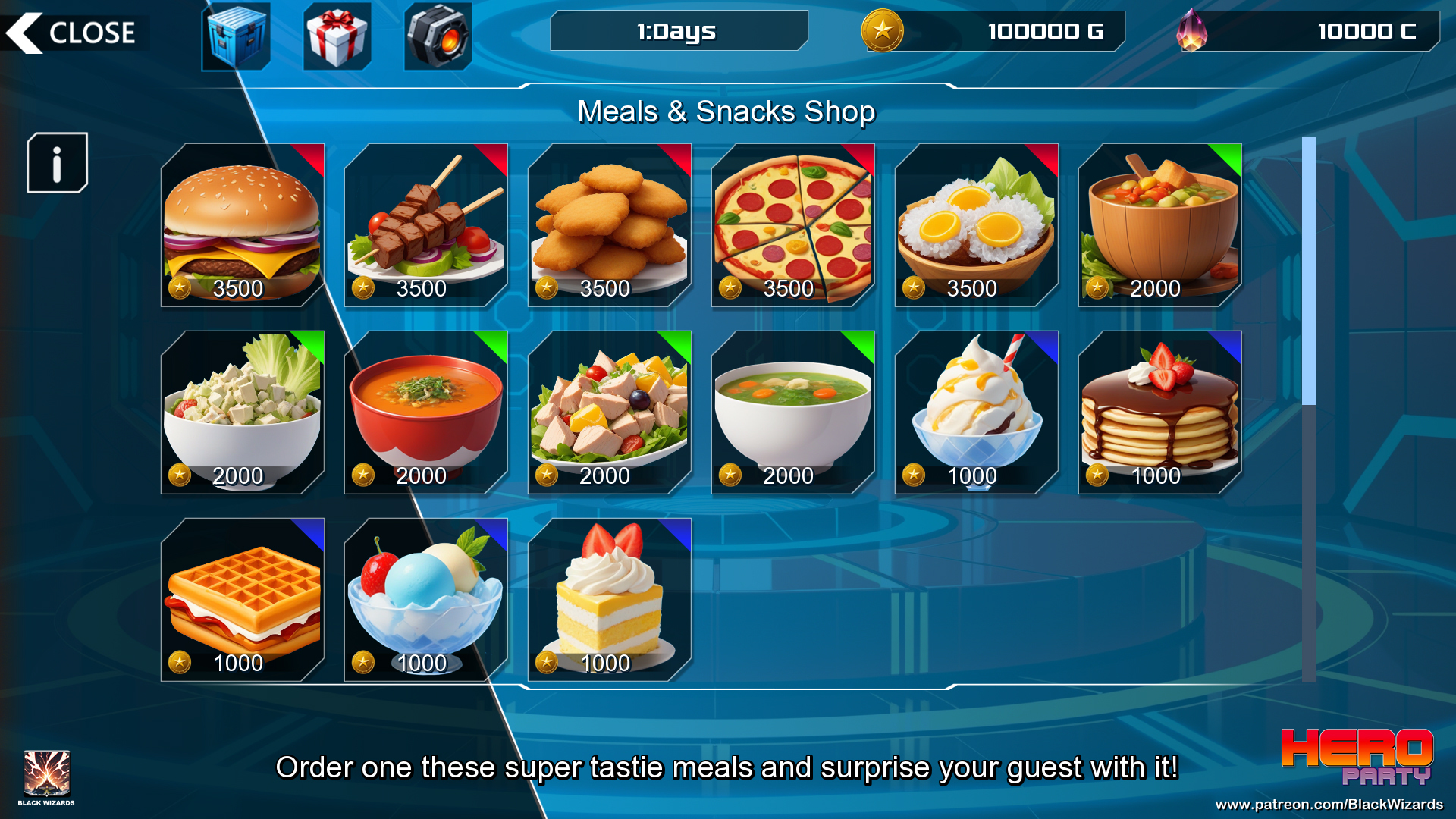
Task: Open the blue crate shop tab
Action: click(x=236, y=36)
